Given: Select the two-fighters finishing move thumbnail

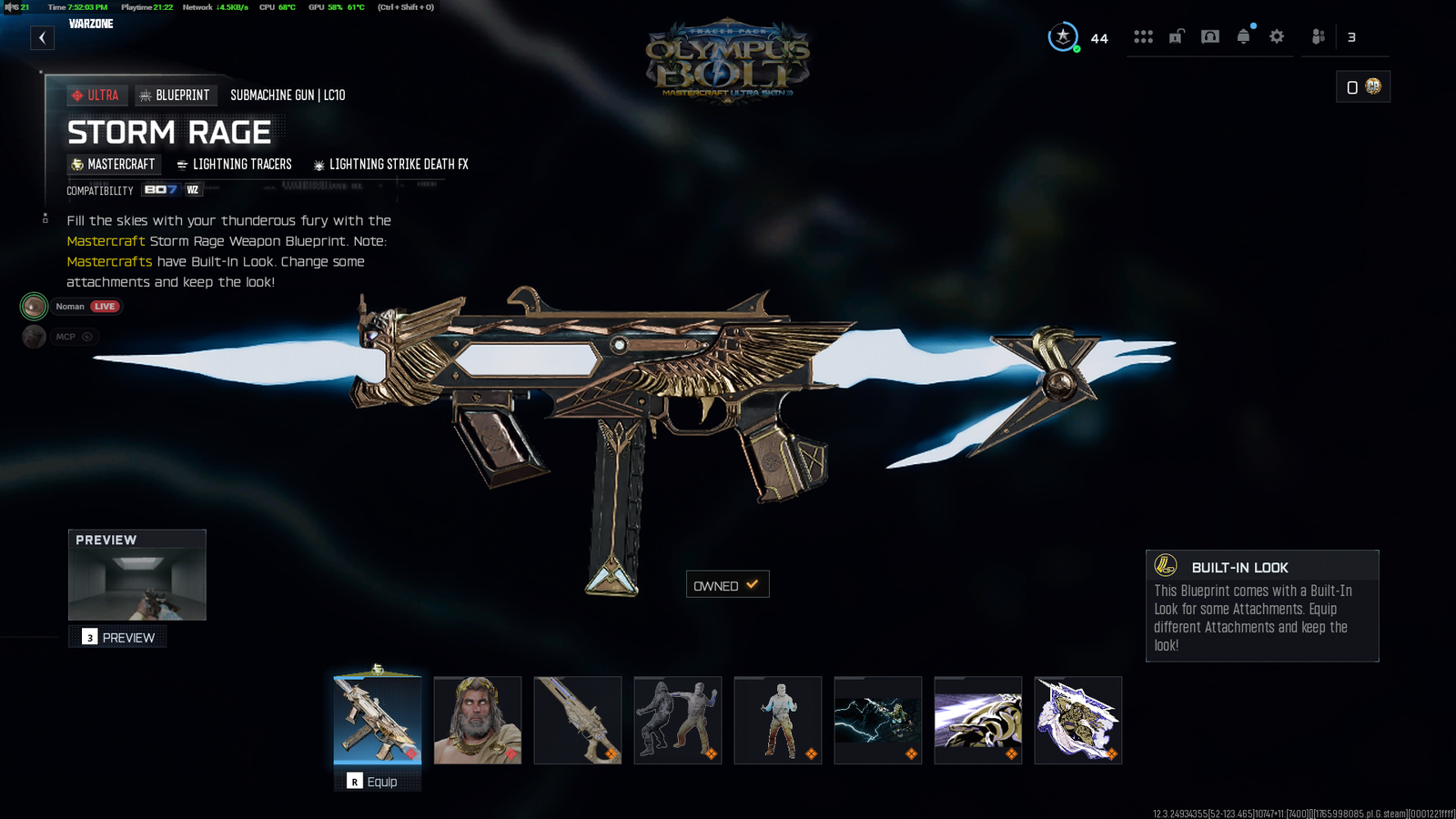Looking at the screenshot, I should click(x=678, y=720).
